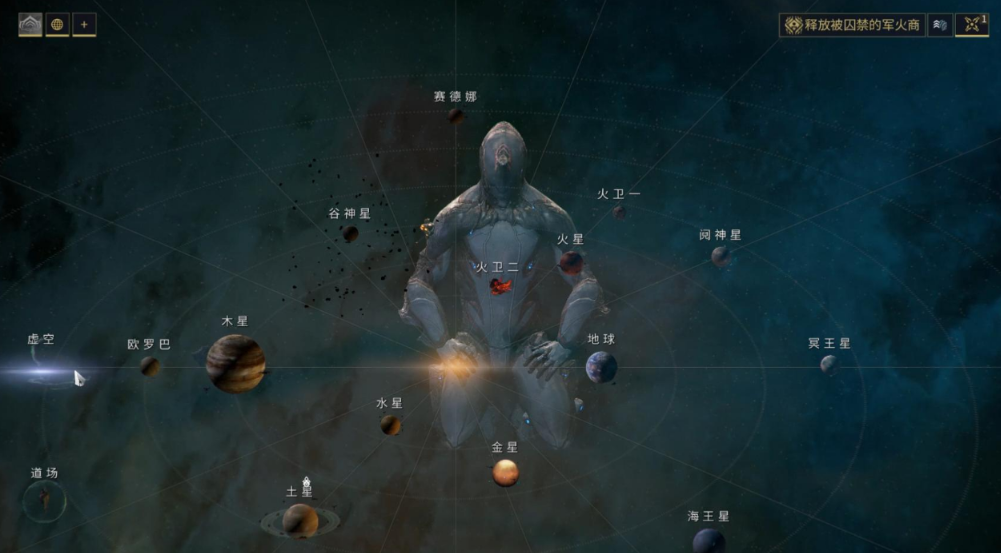Select the 地球 planet
1001x553 pixels.
(x=601, y=366)
